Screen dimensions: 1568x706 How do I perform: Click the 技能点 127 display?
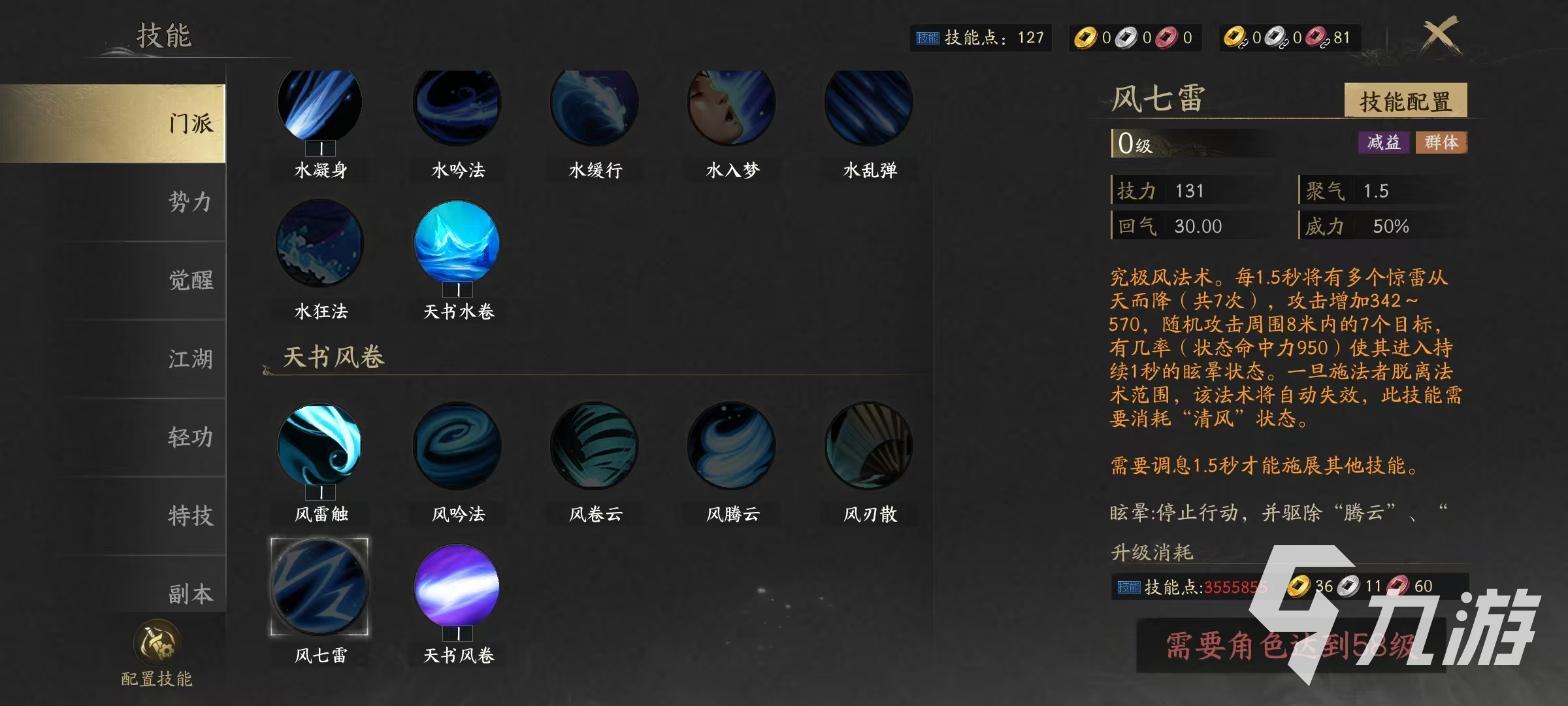pyautogui.click(x=980, y=38)
